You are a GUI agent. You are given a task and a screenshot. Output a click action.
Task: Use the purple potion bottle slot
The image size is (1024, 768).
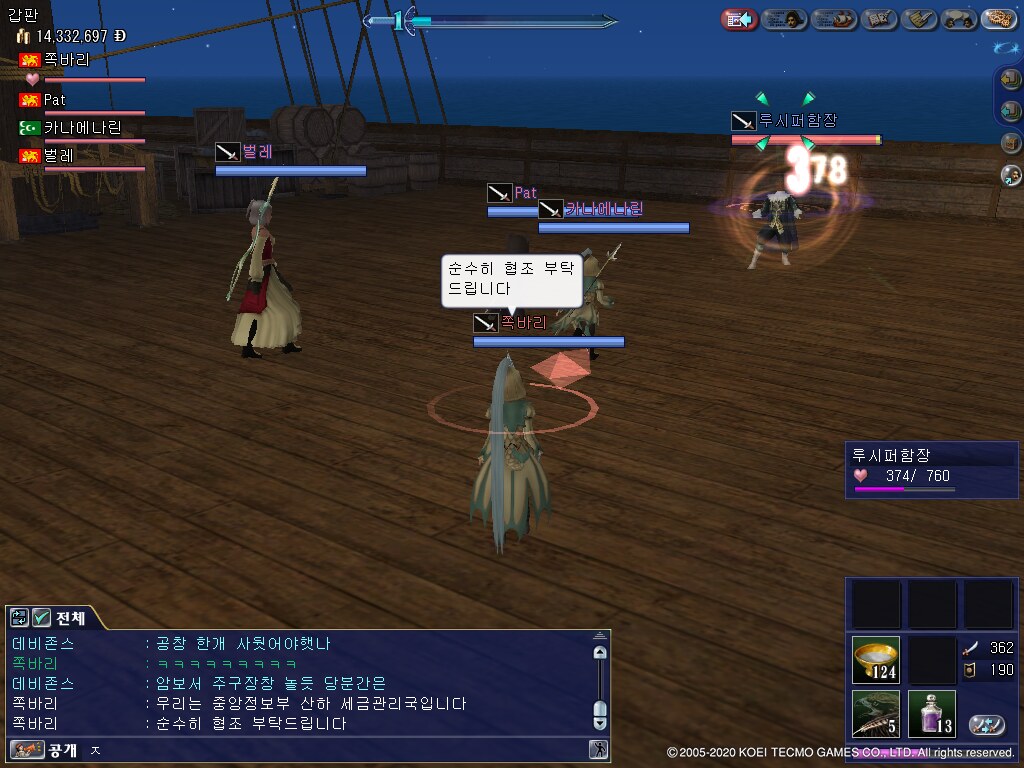(931, 714)
